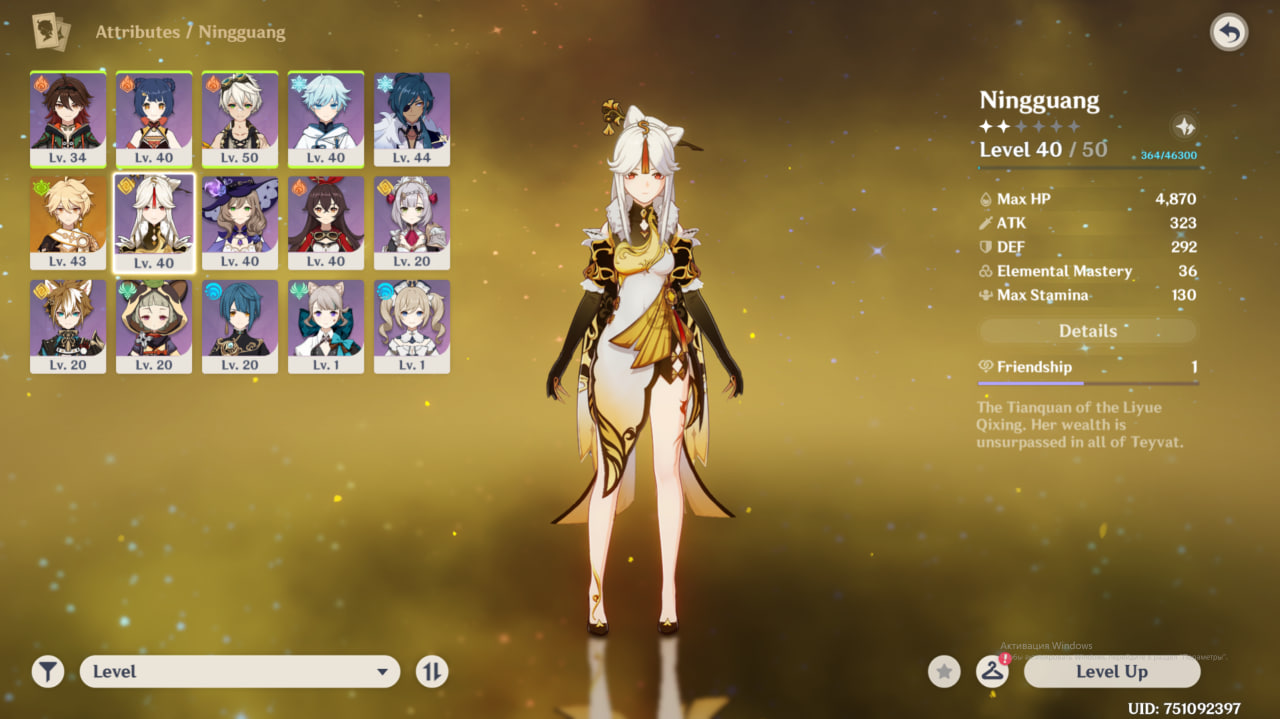Show Ningguang's detailed attributes via Details
The width and height of the screenshot is (1280, 719).
click(1087, 331)
